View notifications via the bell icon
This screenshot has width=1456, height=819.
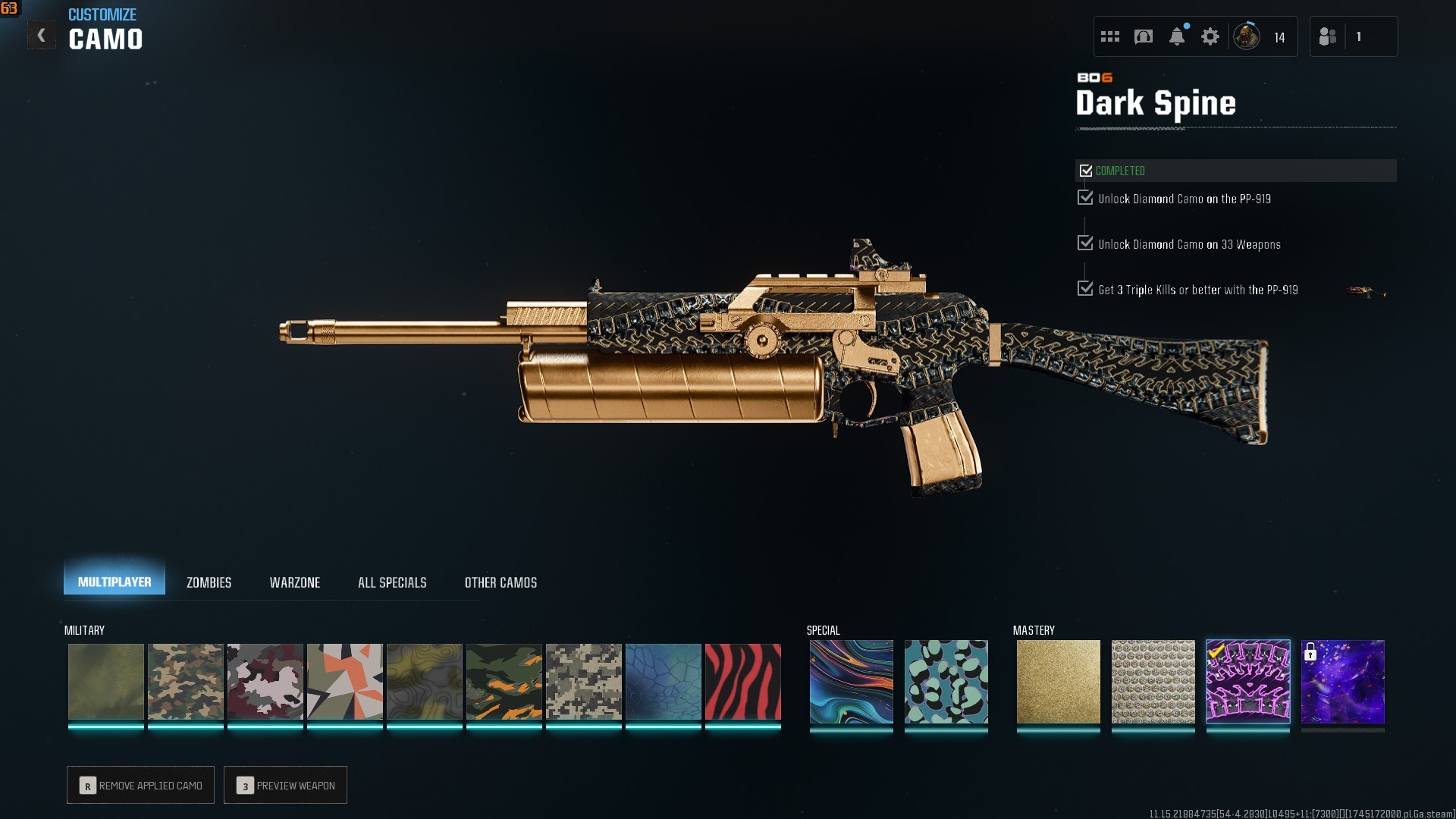coord(1176,36)
